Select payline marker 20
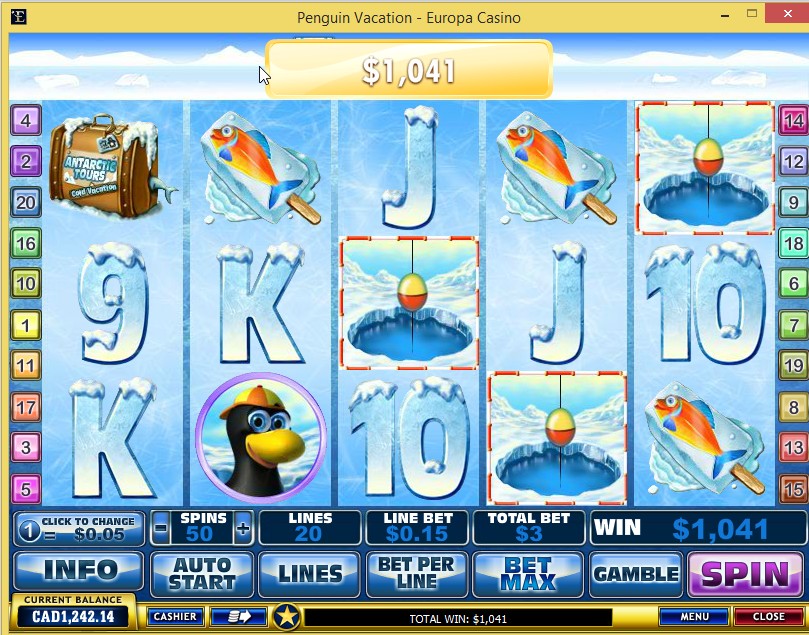This screenshot has height=635, width=809. [x=25, y=203]
